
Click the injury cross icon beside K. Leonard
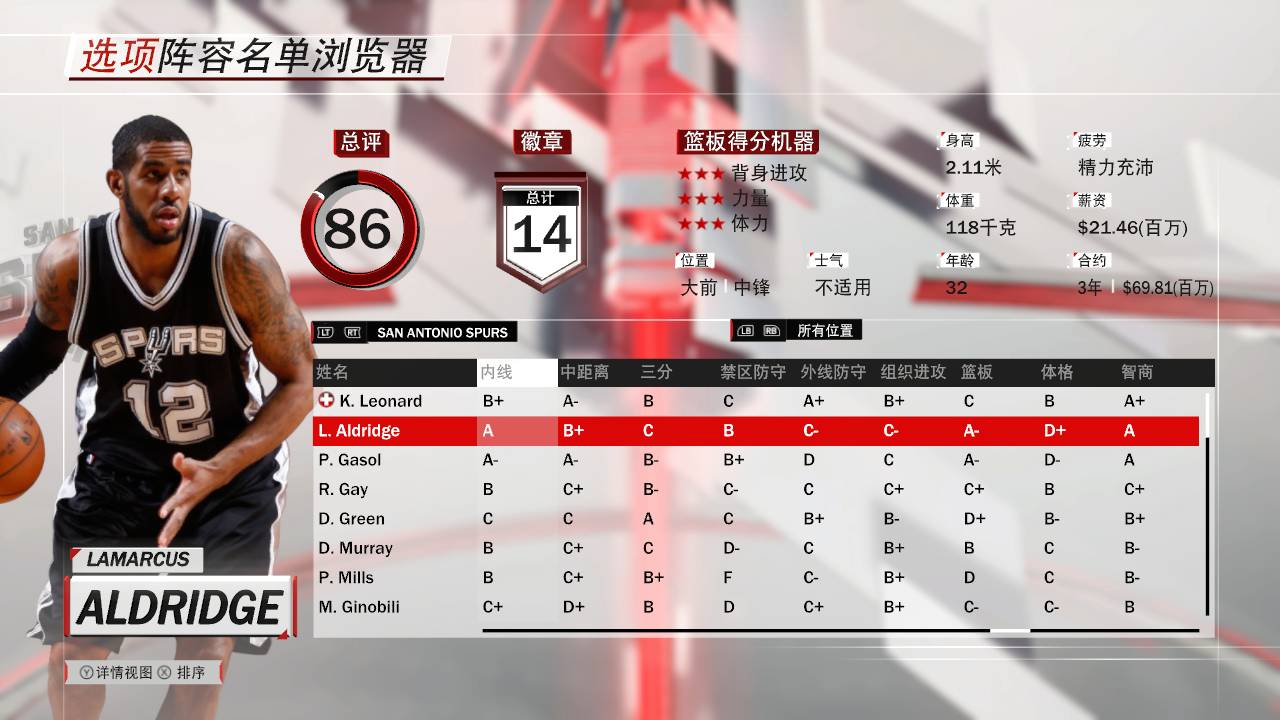pyautogui.click(x=326, y=400)
